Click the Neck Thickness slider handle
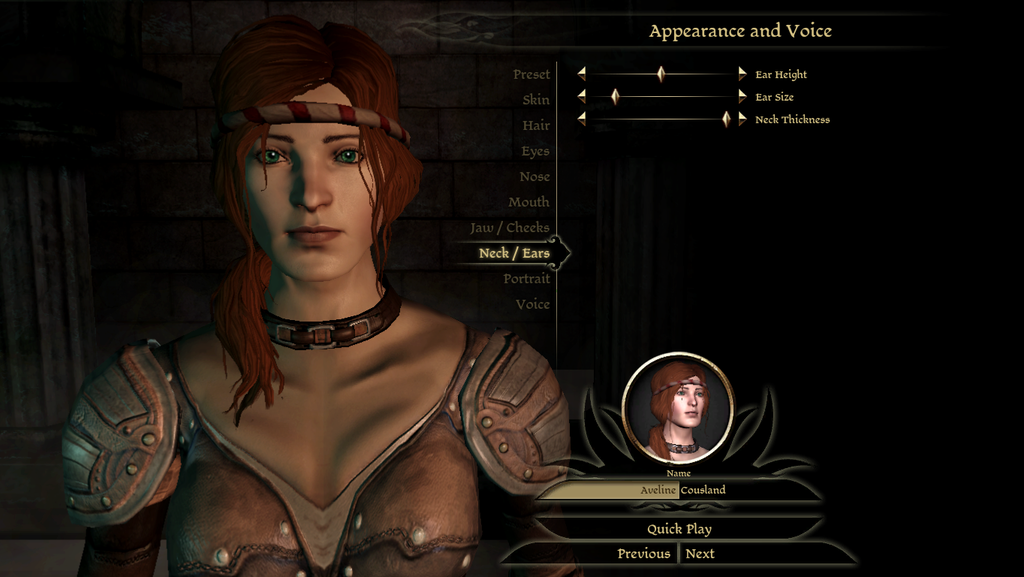1024x577 pixels. point(726,119)
